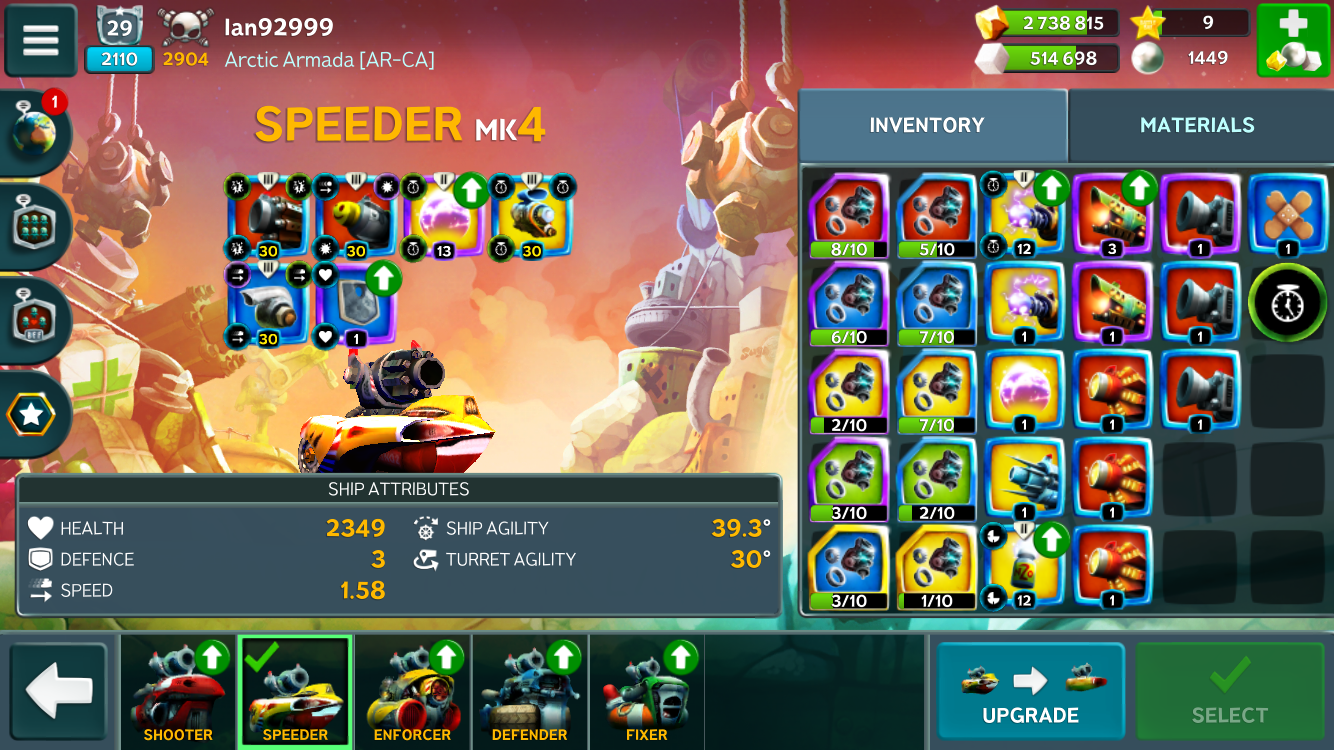Click the green-ringed stopwatch inventory item

1287,302
